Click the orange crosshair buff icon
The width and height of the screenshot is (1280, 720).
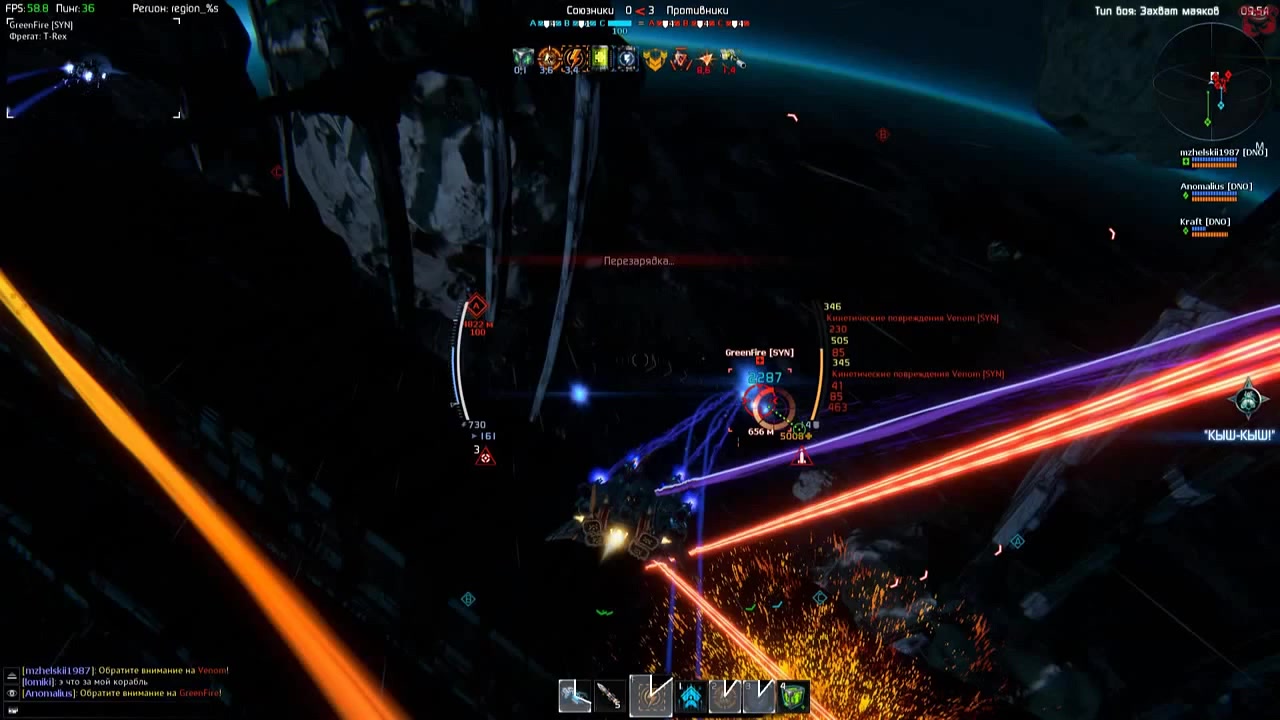coord(548,59)
